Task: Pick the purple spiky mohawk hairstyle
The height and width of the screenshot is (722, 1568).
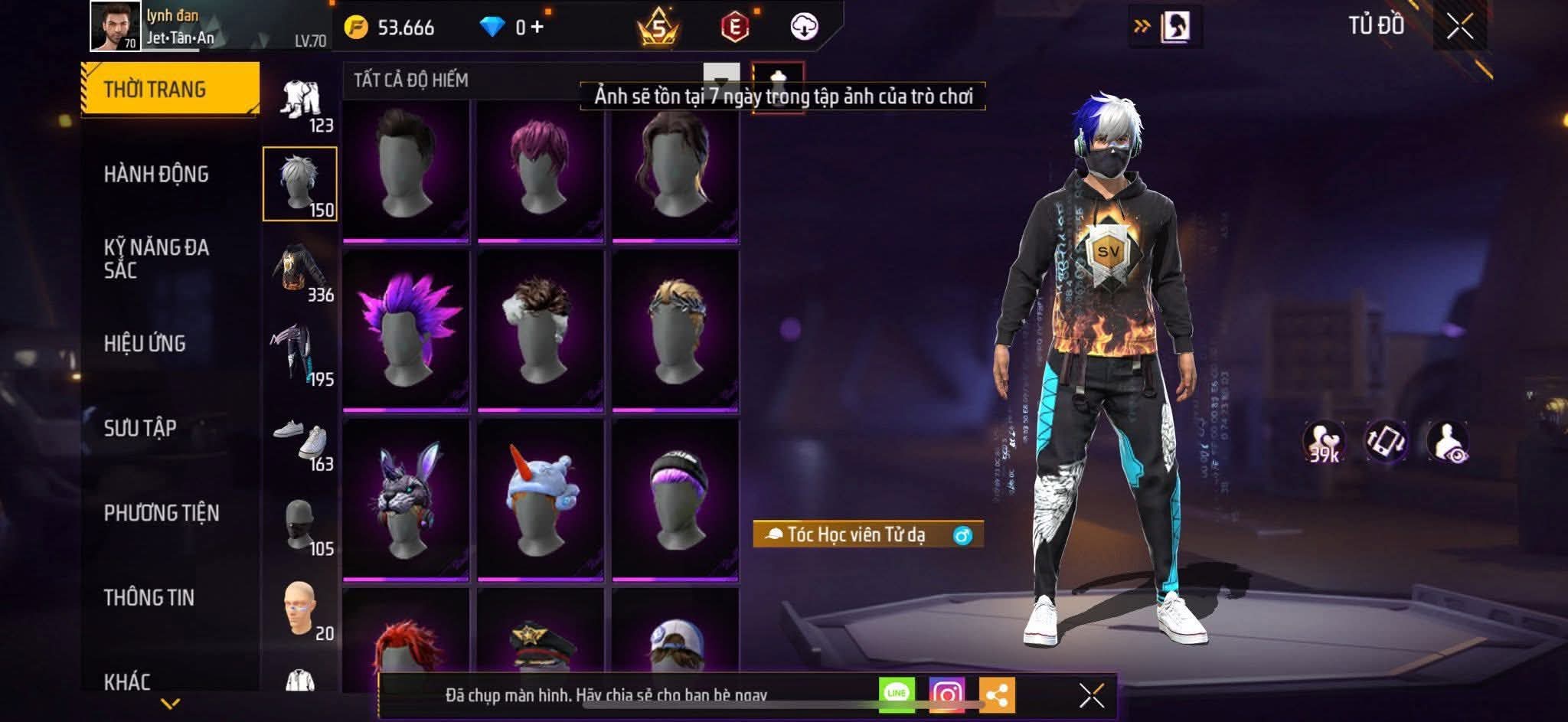Action: (406, 331)
